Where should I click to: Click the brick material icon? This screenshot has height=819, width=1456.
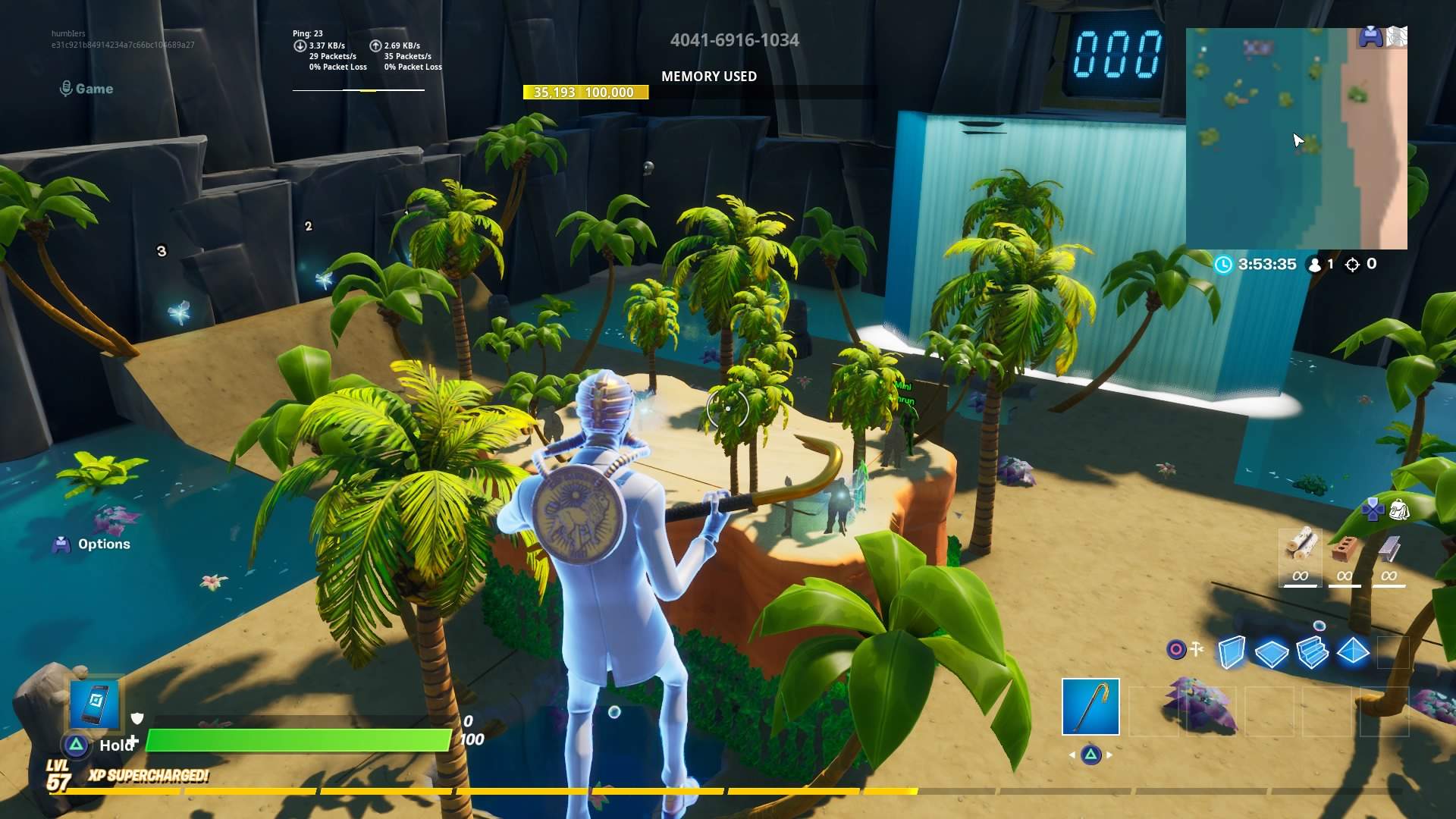(1346, 548)
